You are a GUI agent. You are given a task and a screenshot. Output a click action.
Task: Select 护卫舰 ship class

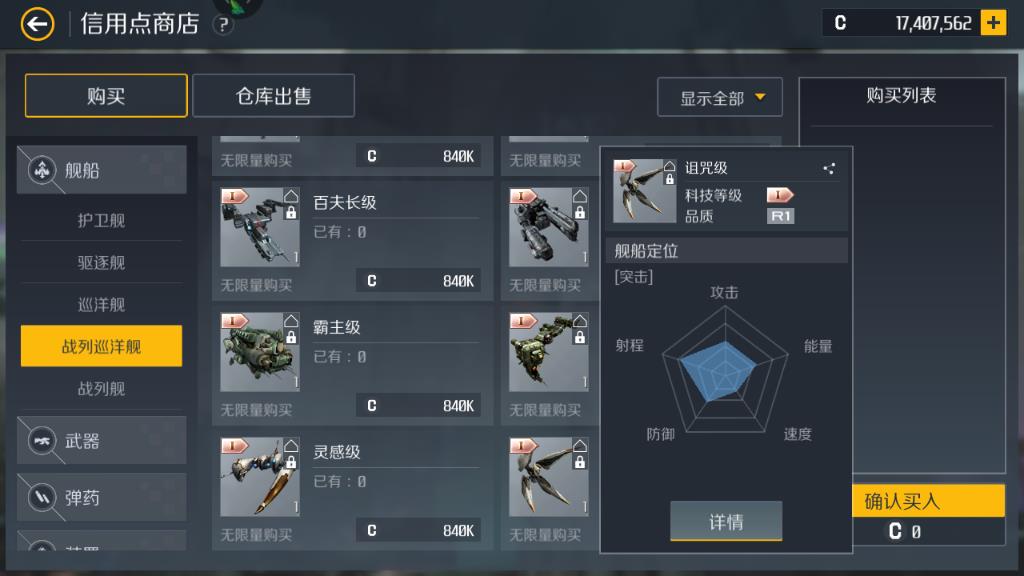(102, 220)
